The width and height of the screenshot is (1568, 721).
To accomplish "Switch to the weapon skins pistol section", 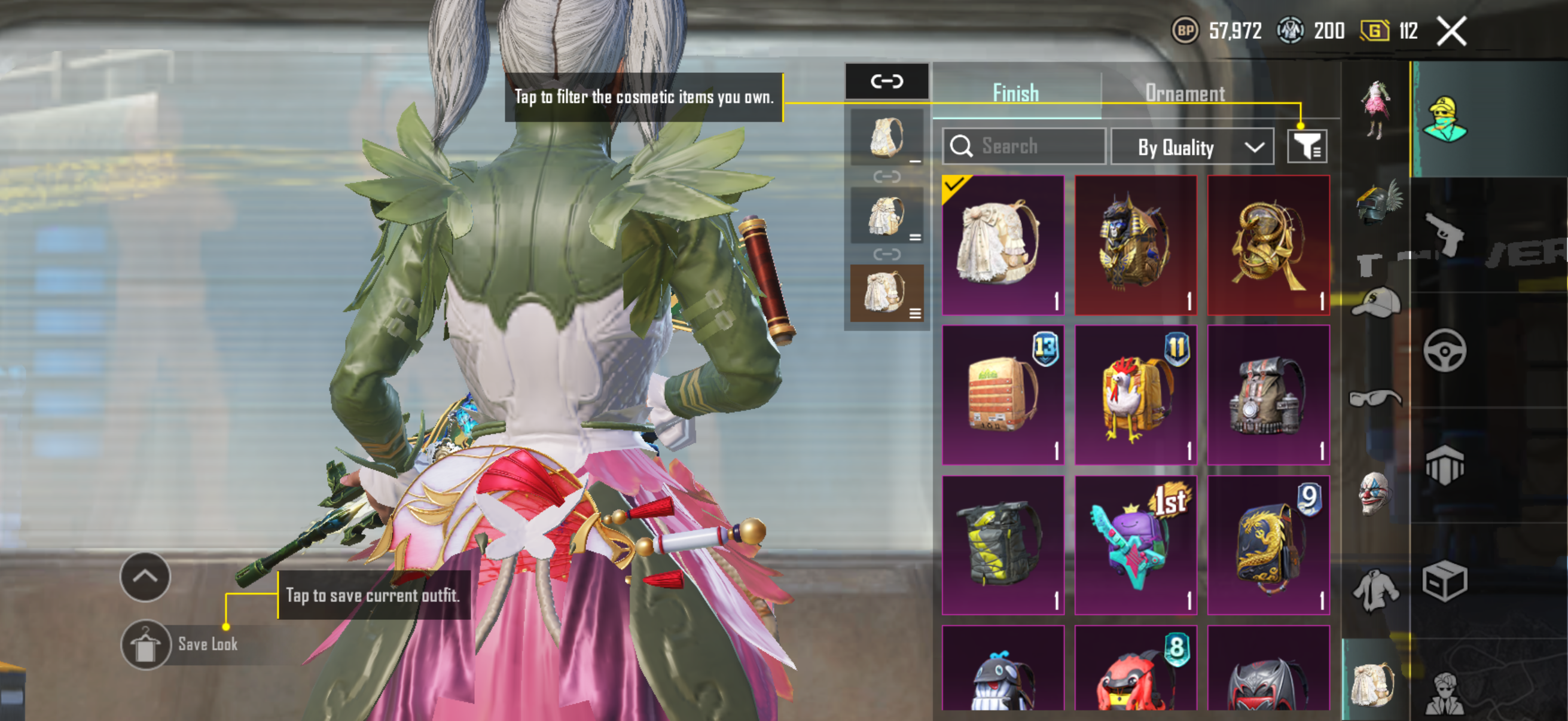I will point(1444,234).
